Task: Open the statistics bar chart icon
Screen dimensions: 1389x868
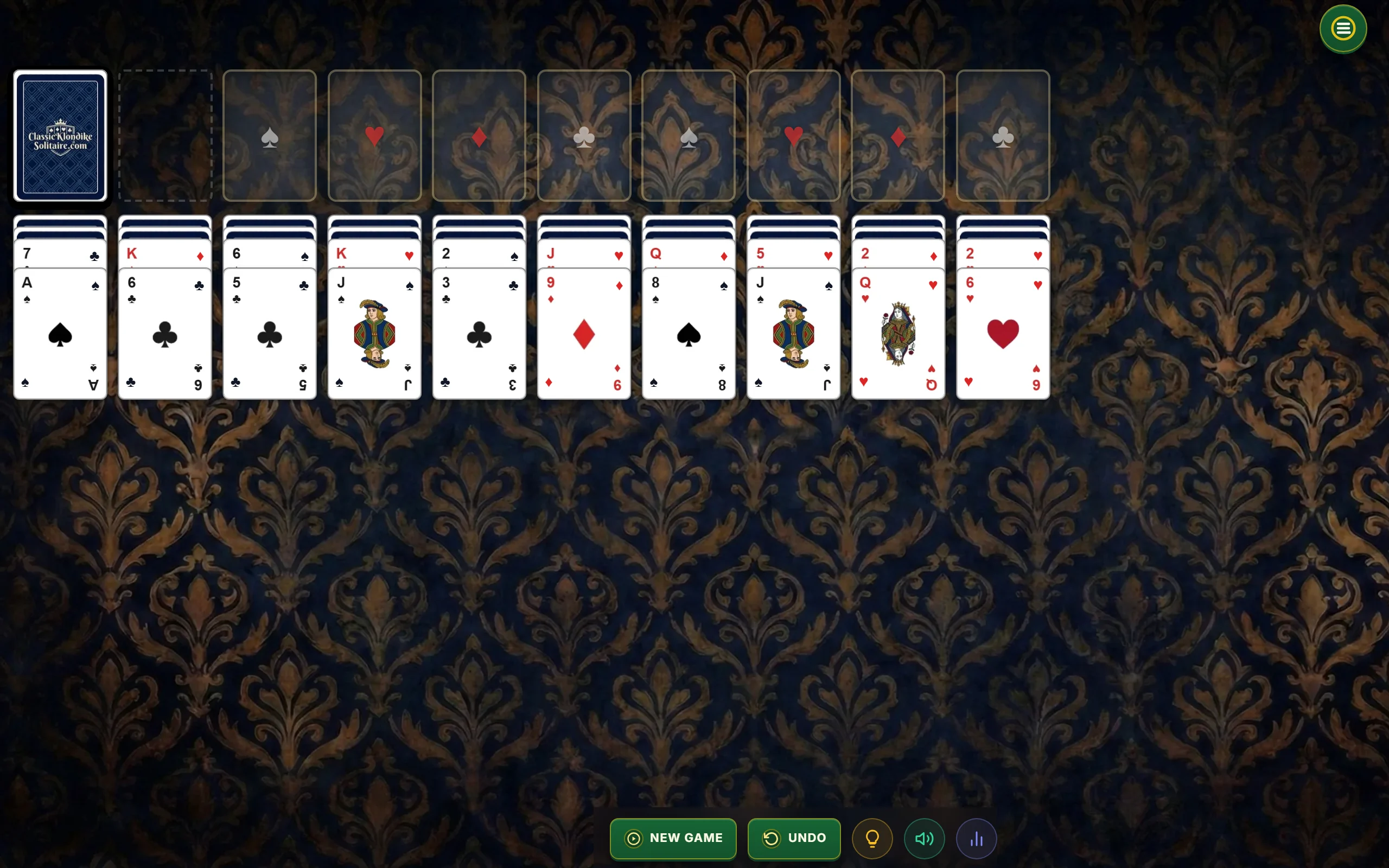Action: coord(976,838)
